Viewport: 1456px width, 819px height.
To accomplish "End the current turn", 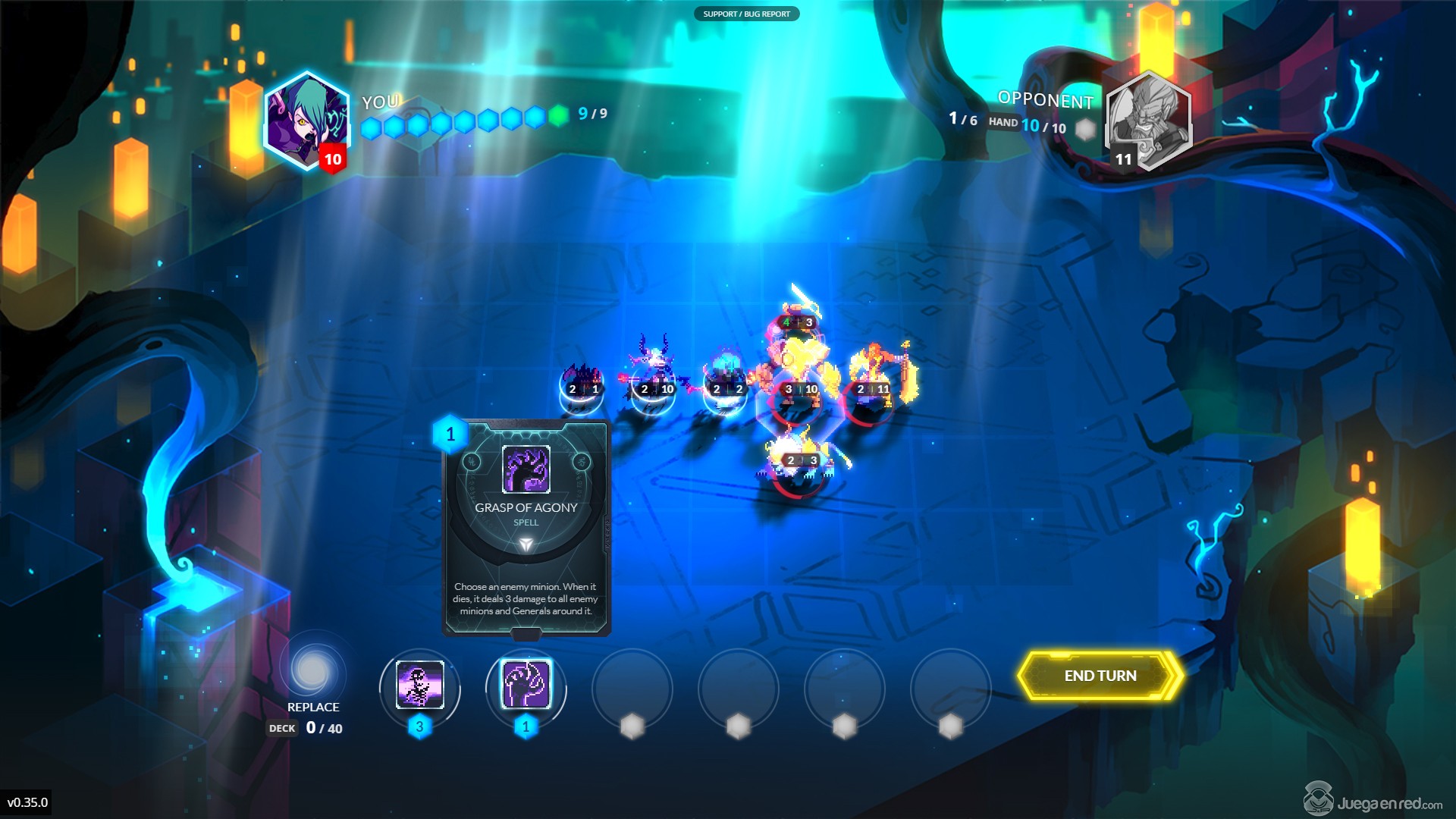I will pos(1100,676).
